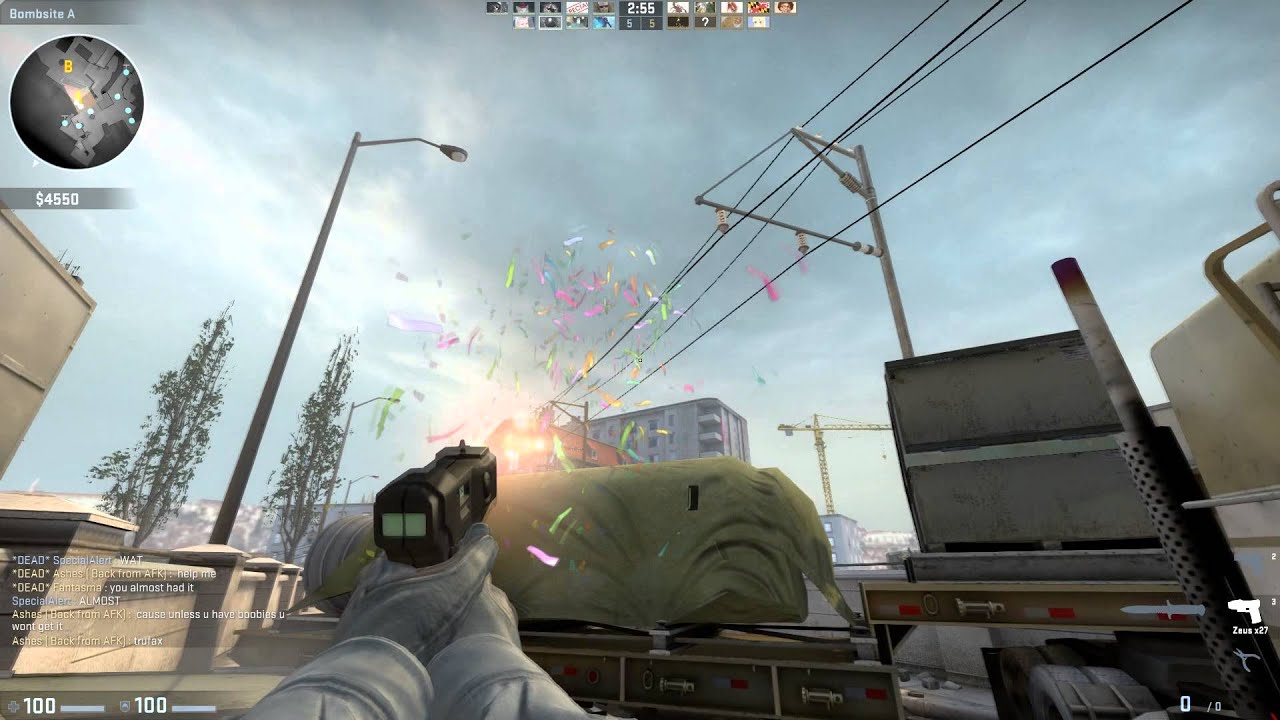Click the grenade count number 3

(1273, 601)
